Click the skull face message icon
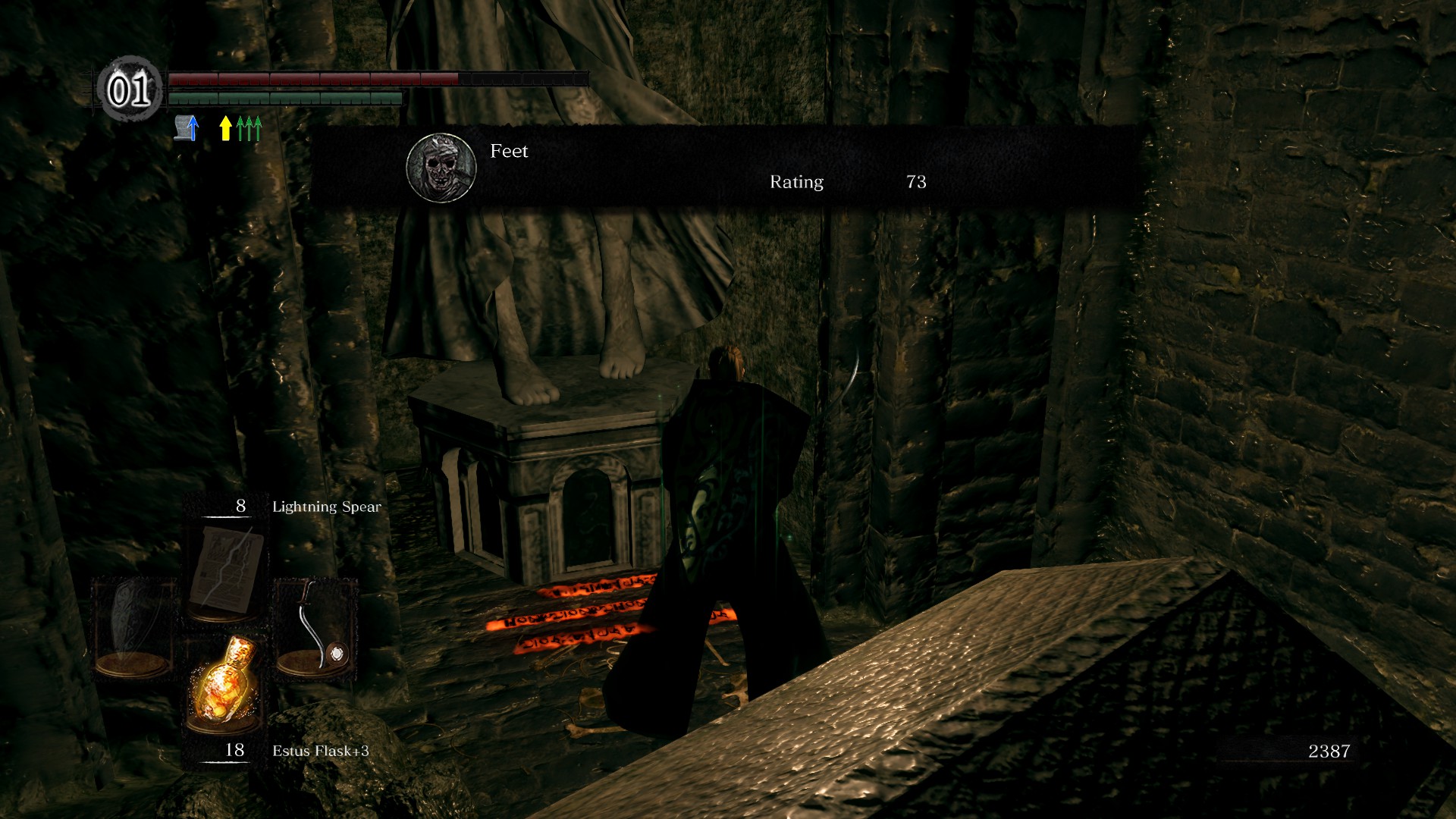This screenshot has width=1456, height=819. point(441,168)
